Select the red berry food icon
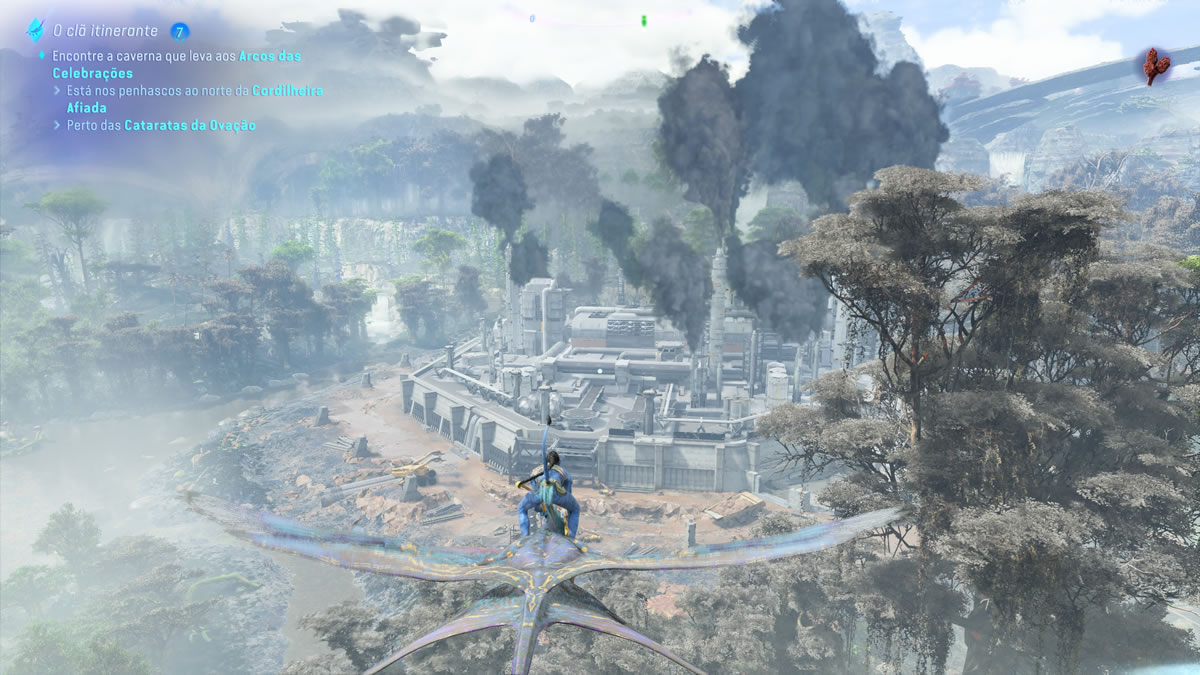This screenshot has width=1200, height=675. coord(1159,66)
